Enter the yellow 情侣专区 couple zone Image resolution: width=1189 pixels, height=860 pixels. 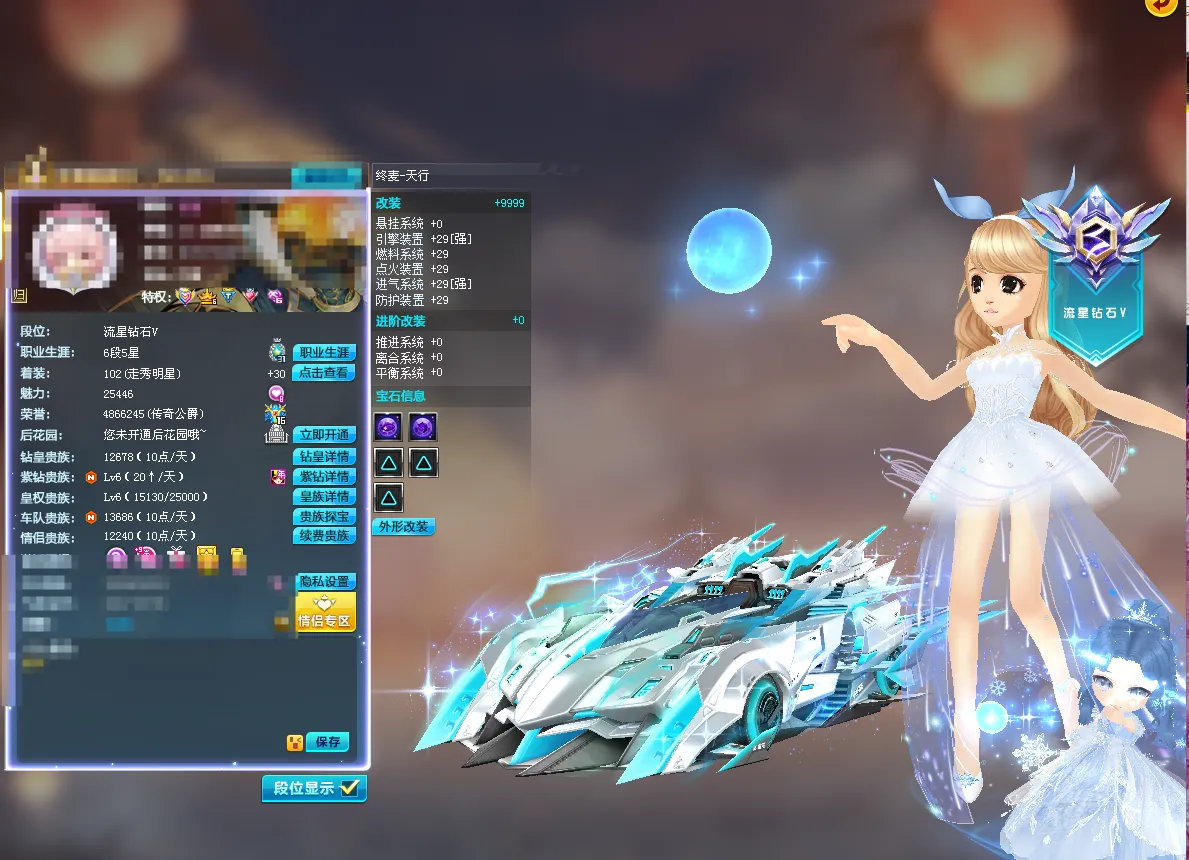pyautogui.click(x=325, y=612)
